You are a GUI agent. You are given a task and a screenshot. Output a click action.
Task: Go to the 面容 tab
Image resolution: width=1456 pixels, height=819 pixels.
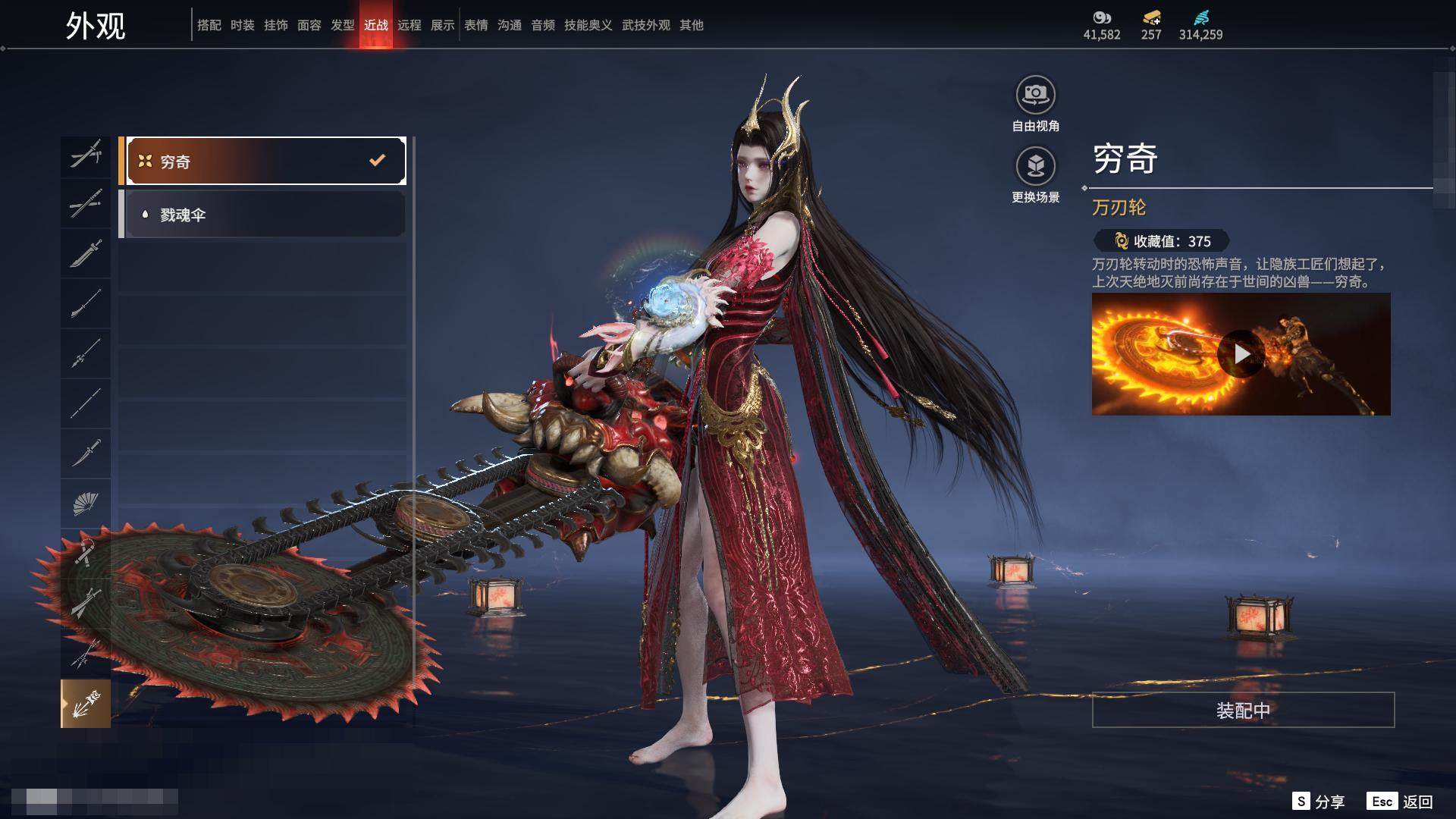pyautogui.click(x=309, y=25)
